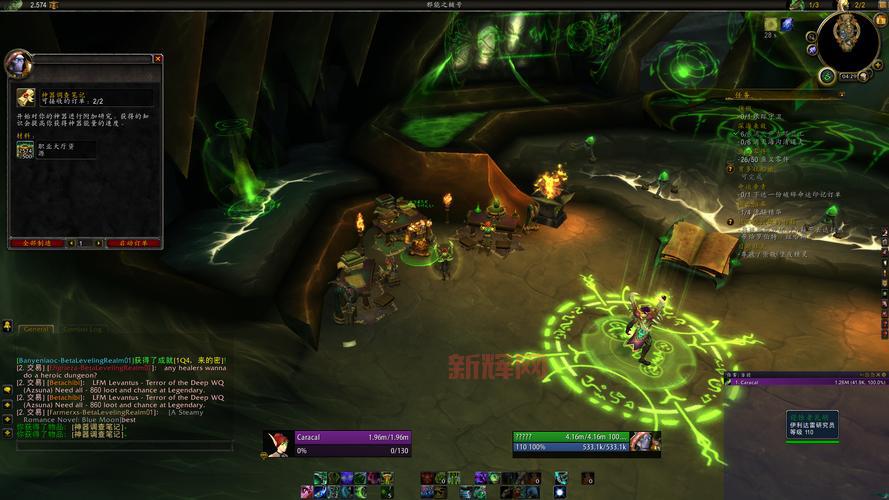Viewport: 889px width, 500px height.
Task: Inspect the order resources material slot
Action: [25, 150]
